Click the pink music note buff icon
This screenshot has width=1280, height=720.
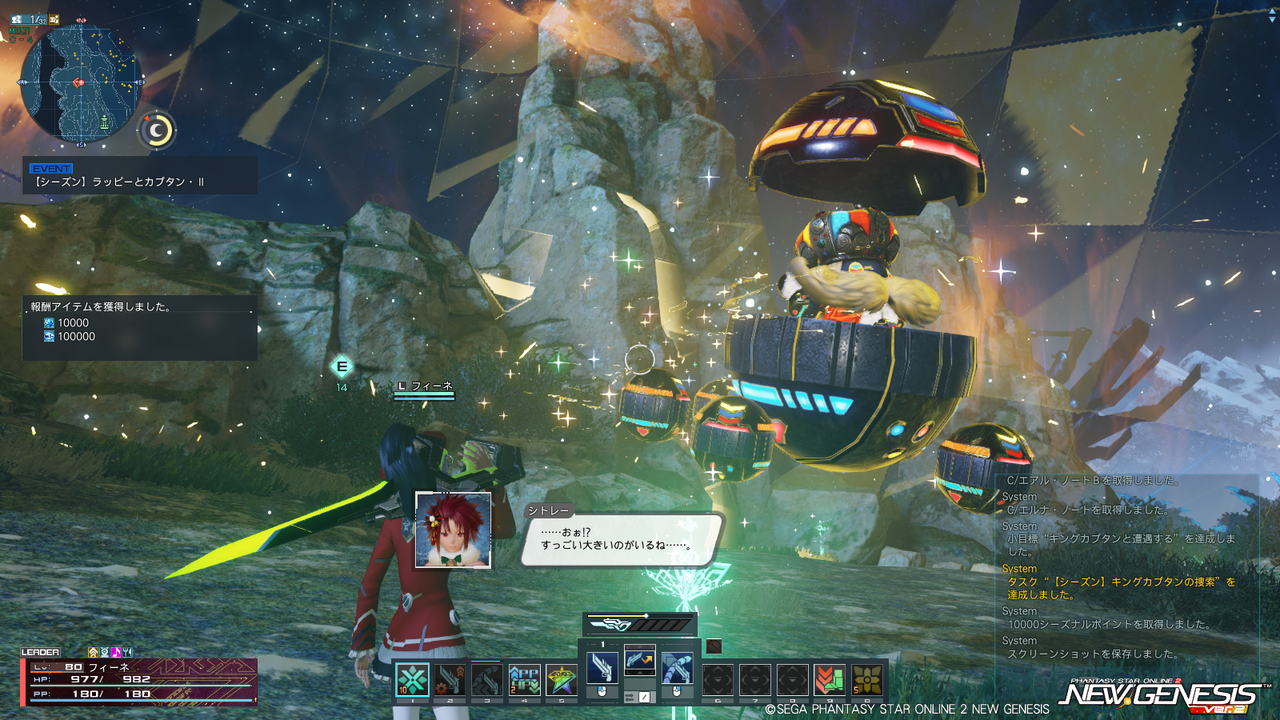coord(116,652)
